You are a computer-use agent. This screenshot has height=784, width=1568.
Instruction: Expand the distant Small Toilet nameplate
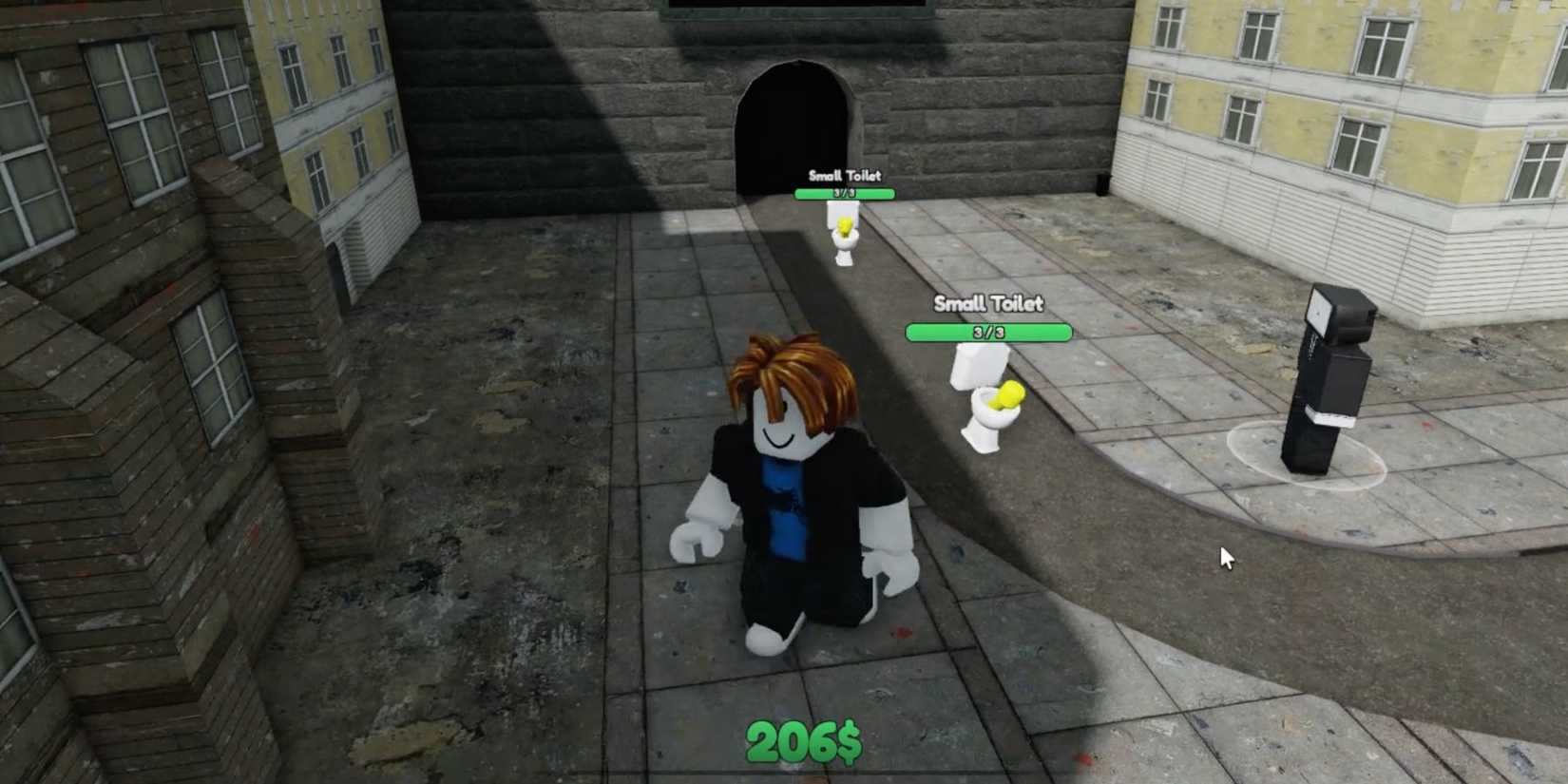pos(844,176)
